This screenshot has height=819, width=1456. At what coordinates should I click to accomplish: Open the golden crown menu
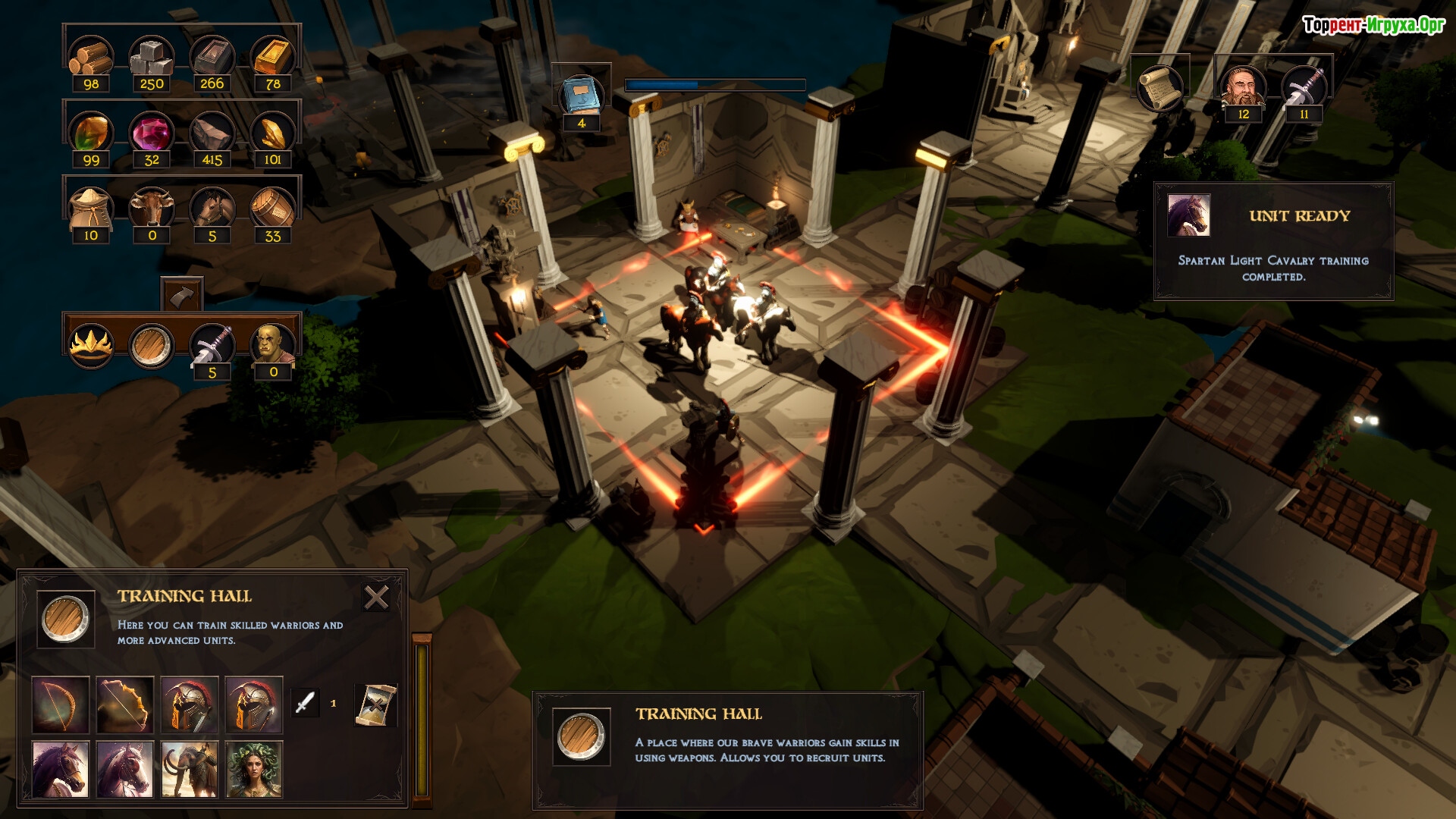(x=91, y=346)
